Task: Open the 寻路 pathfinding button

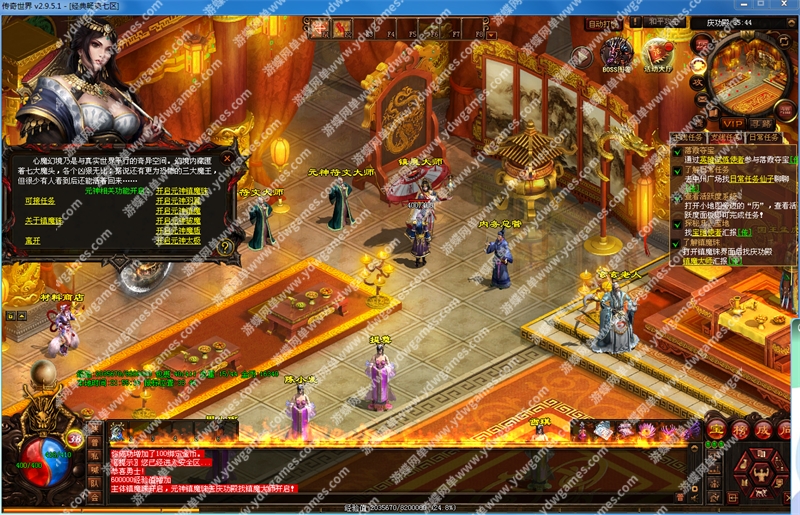Action: [762, 123]
